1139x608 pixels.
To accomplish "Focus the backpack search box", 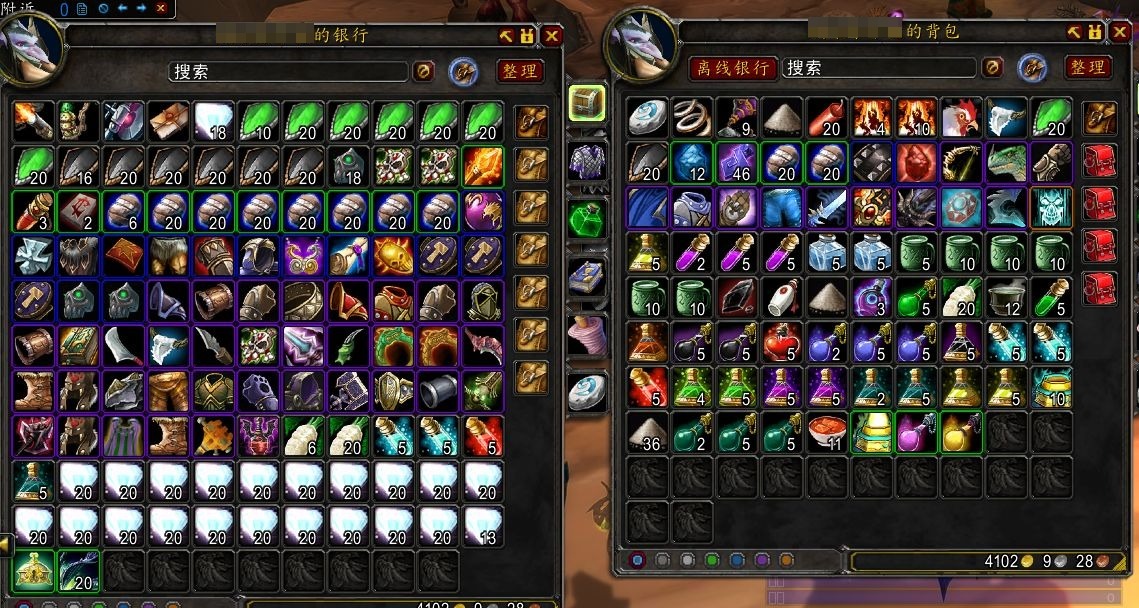I will click(x=877, y=68).
